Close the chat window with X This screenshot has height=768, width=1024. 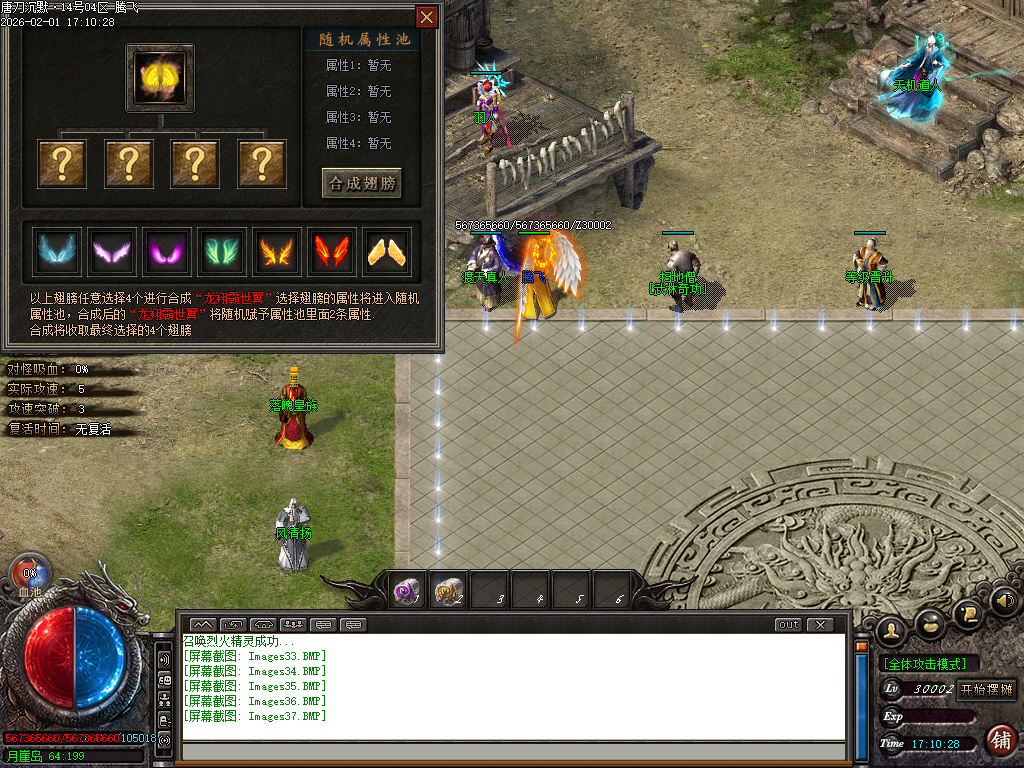820,625
